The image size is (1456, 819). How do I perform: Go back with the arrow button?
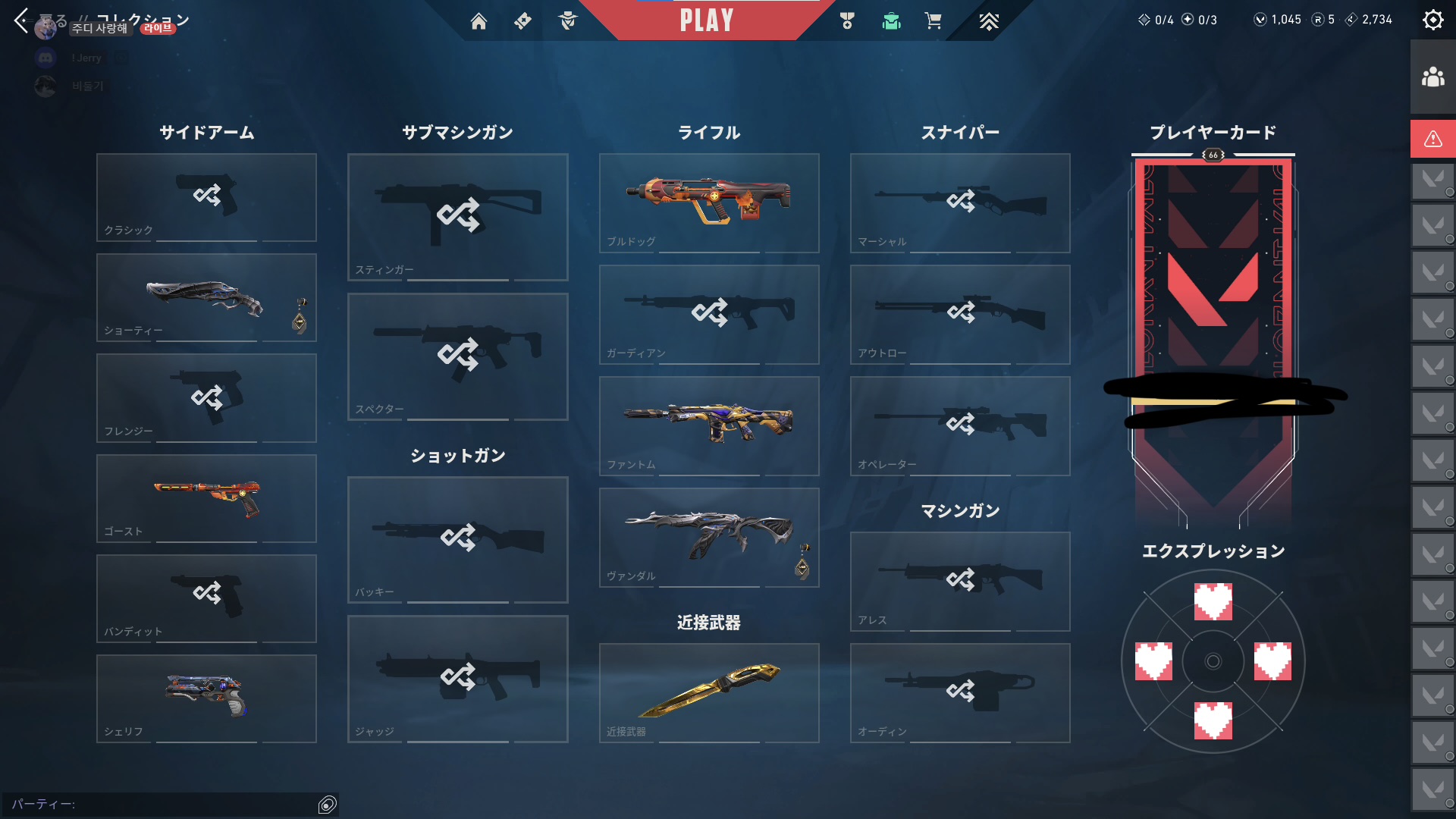click(21, 20)
